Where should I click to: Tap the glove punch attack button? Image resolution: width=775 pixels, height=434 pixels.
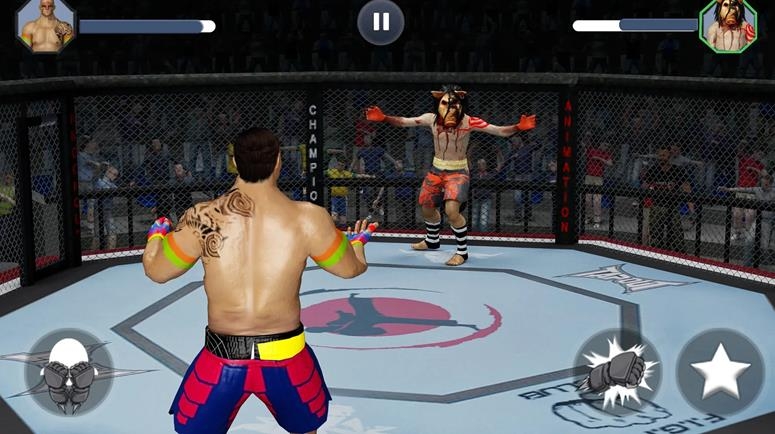(x=616, y=372)
